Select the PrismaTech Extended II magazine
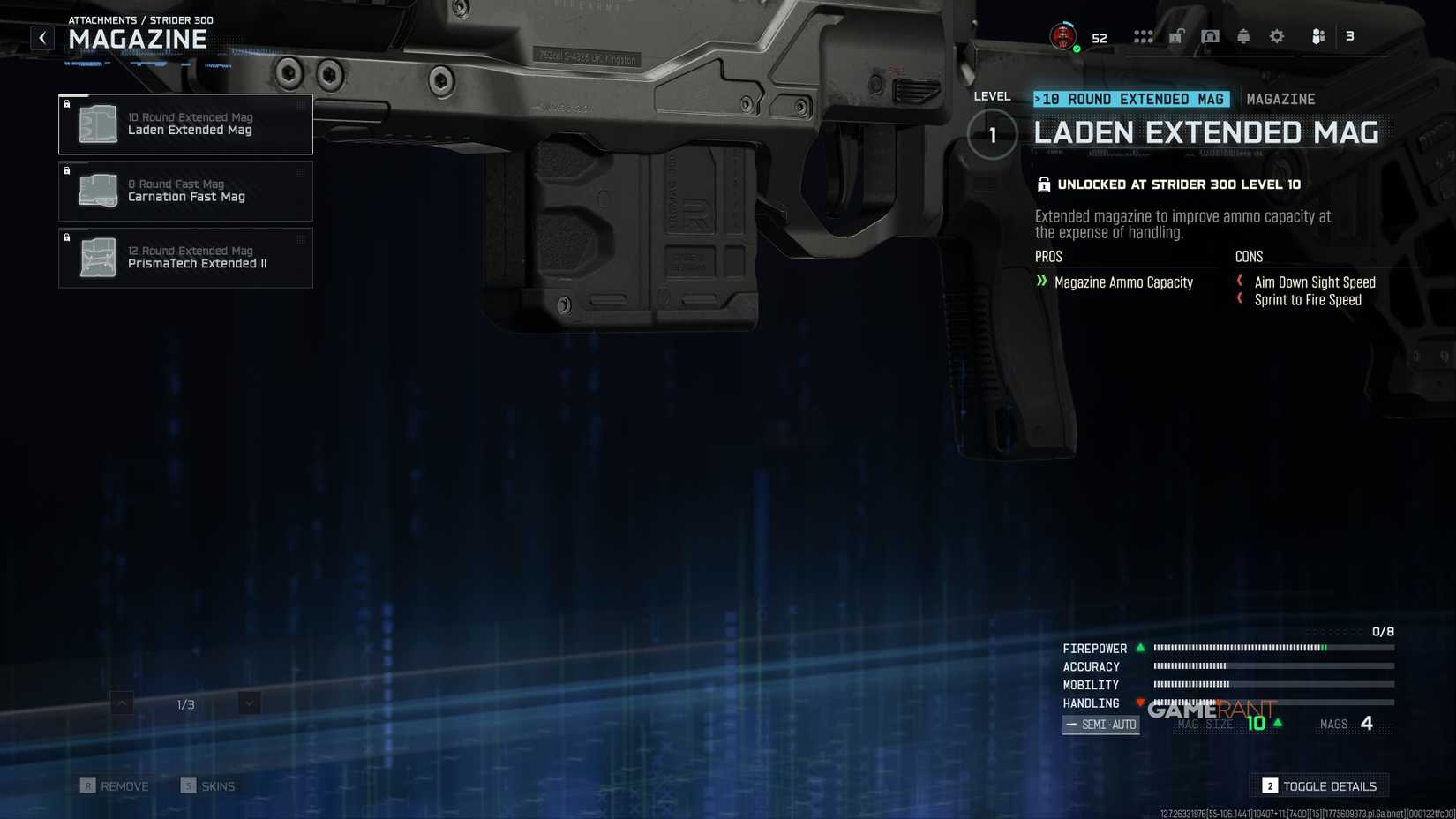 click(x=185, y=258)
